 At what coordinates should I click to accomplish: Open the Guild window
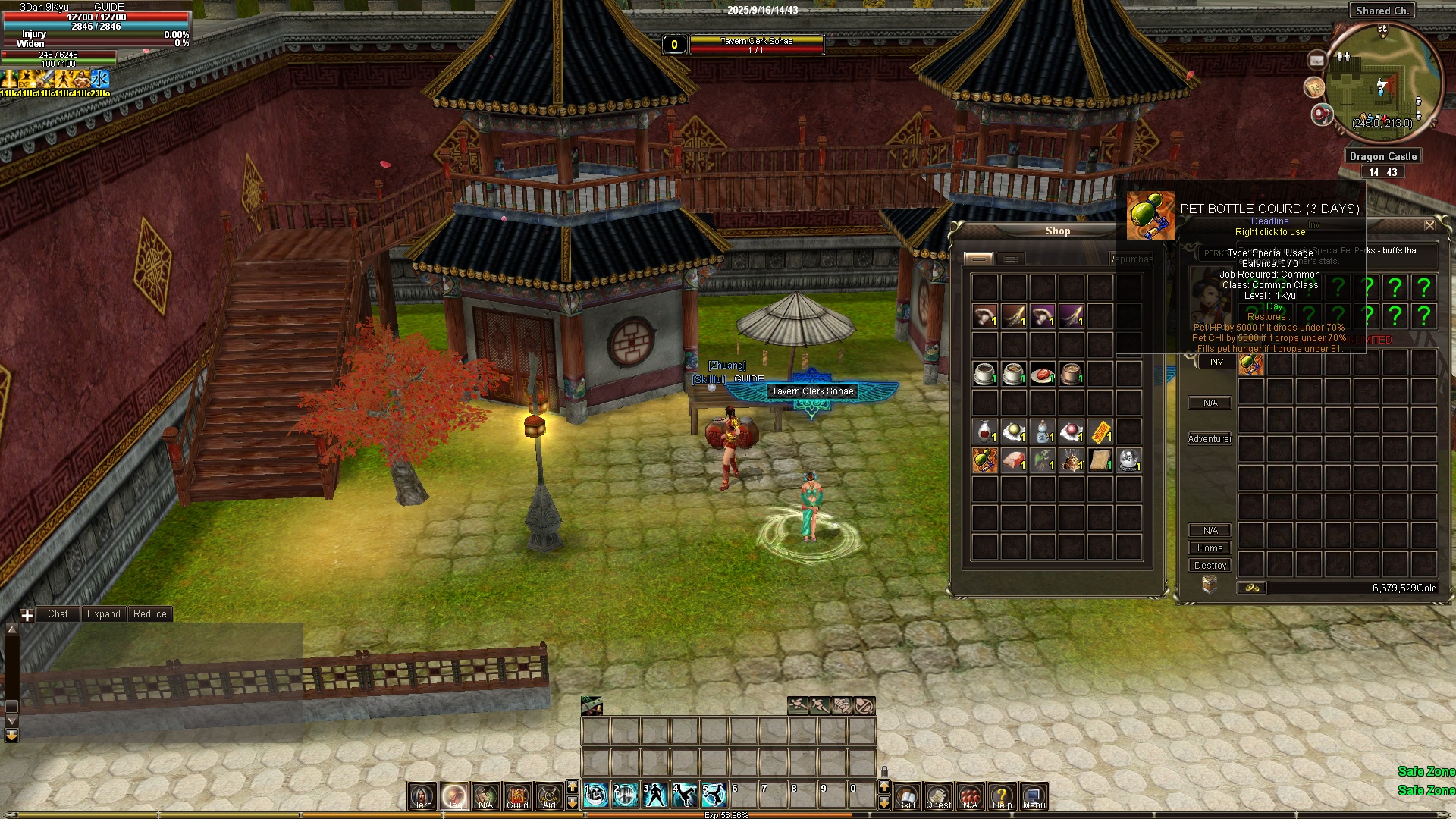click(517, 795)
